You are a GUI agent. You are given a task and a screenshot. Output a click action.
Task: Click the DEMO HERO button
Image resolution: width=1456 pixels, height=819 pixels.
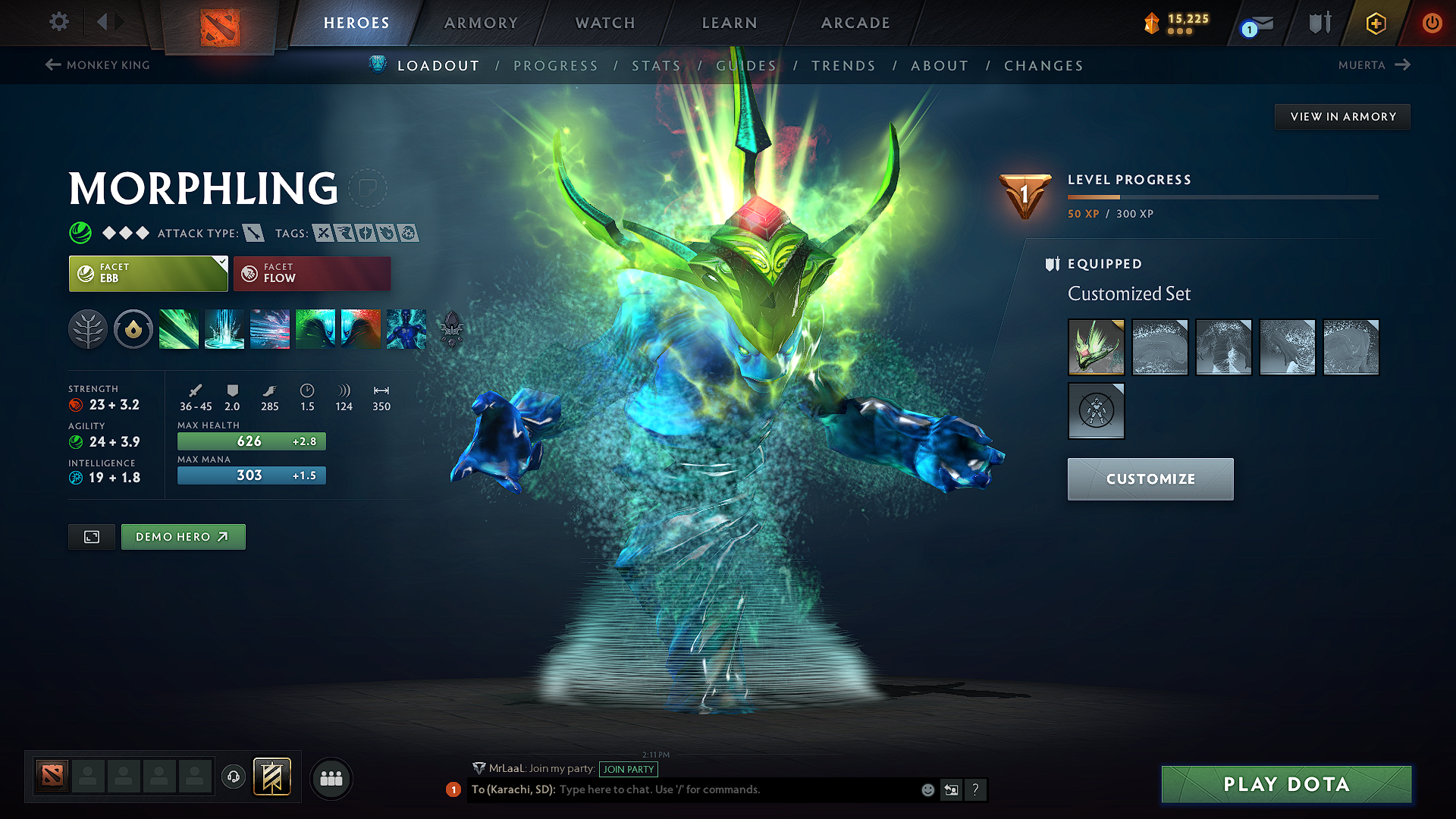183,536
